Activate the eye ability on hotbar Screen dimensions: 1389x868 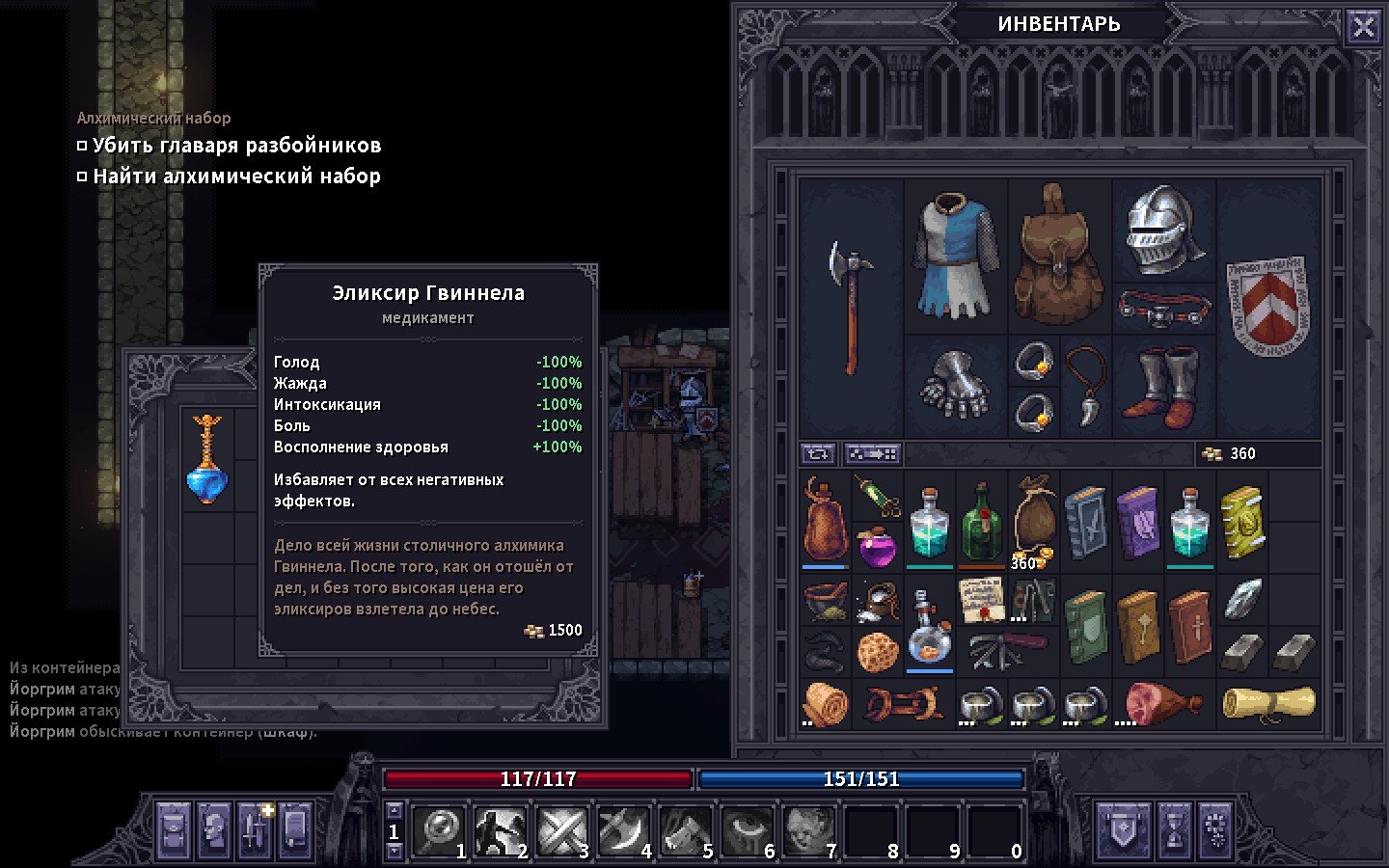[x=747, y=831]
